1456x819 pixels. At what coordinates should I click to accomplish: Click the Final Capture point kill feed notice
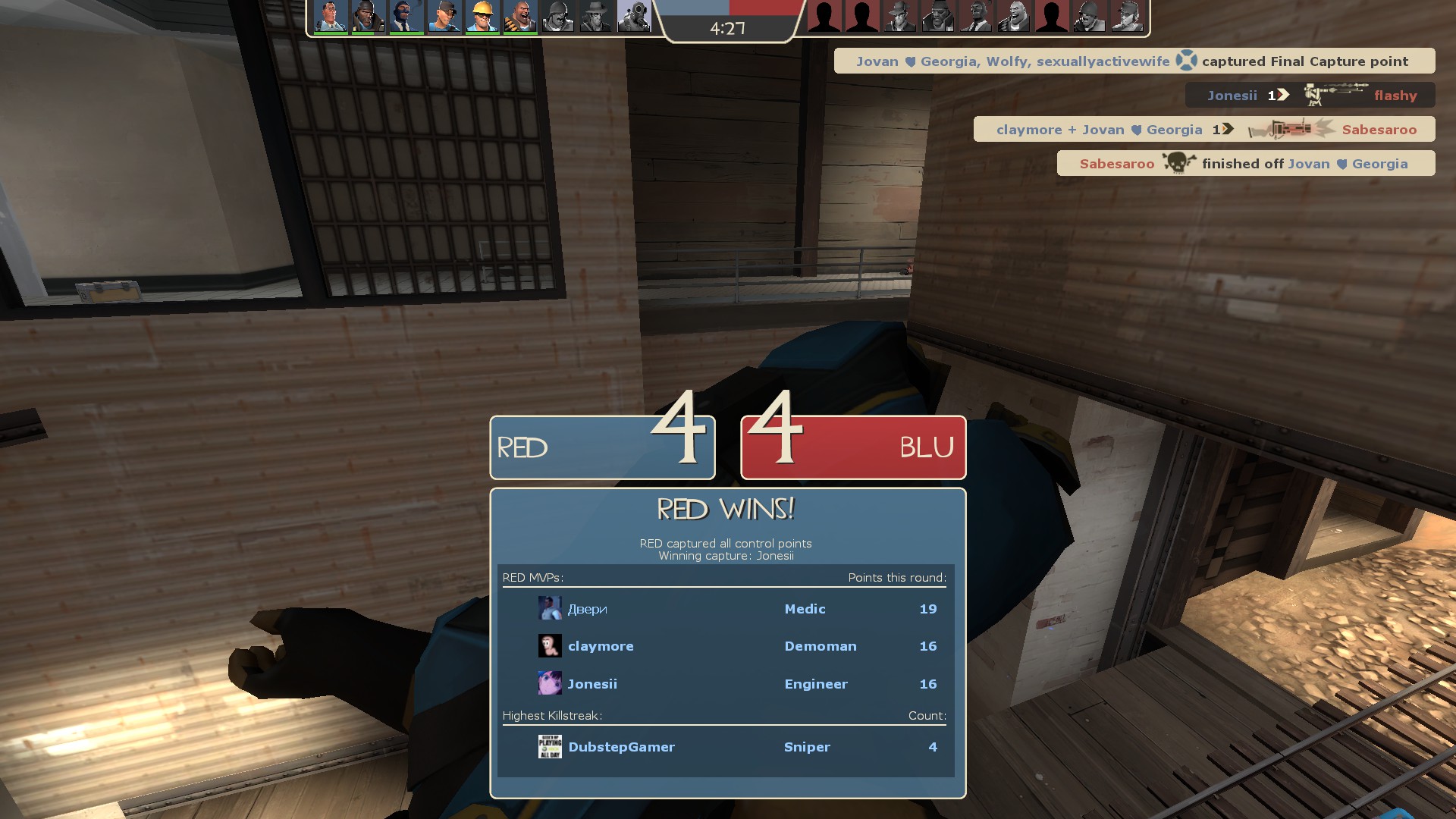pyautogui.click(x=1134, y=61)
